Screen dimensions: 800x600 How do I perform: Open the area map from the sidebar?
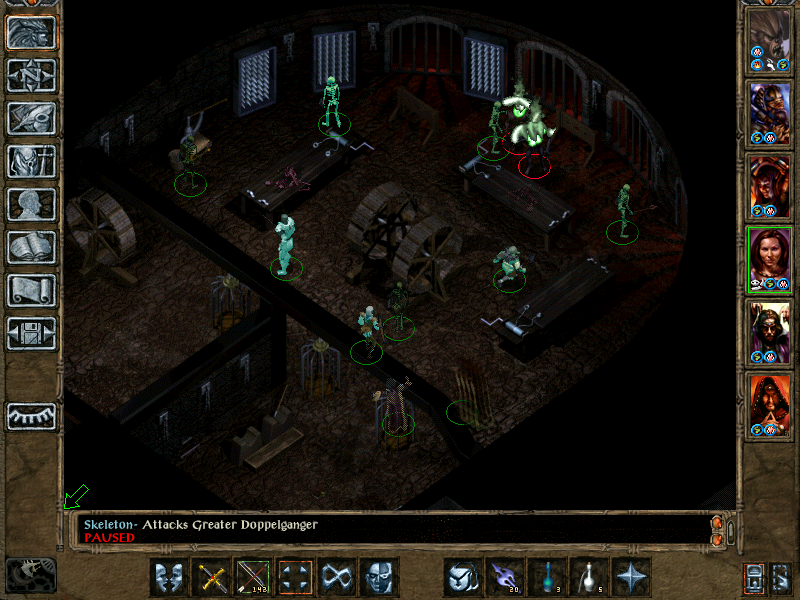[32, 75]
